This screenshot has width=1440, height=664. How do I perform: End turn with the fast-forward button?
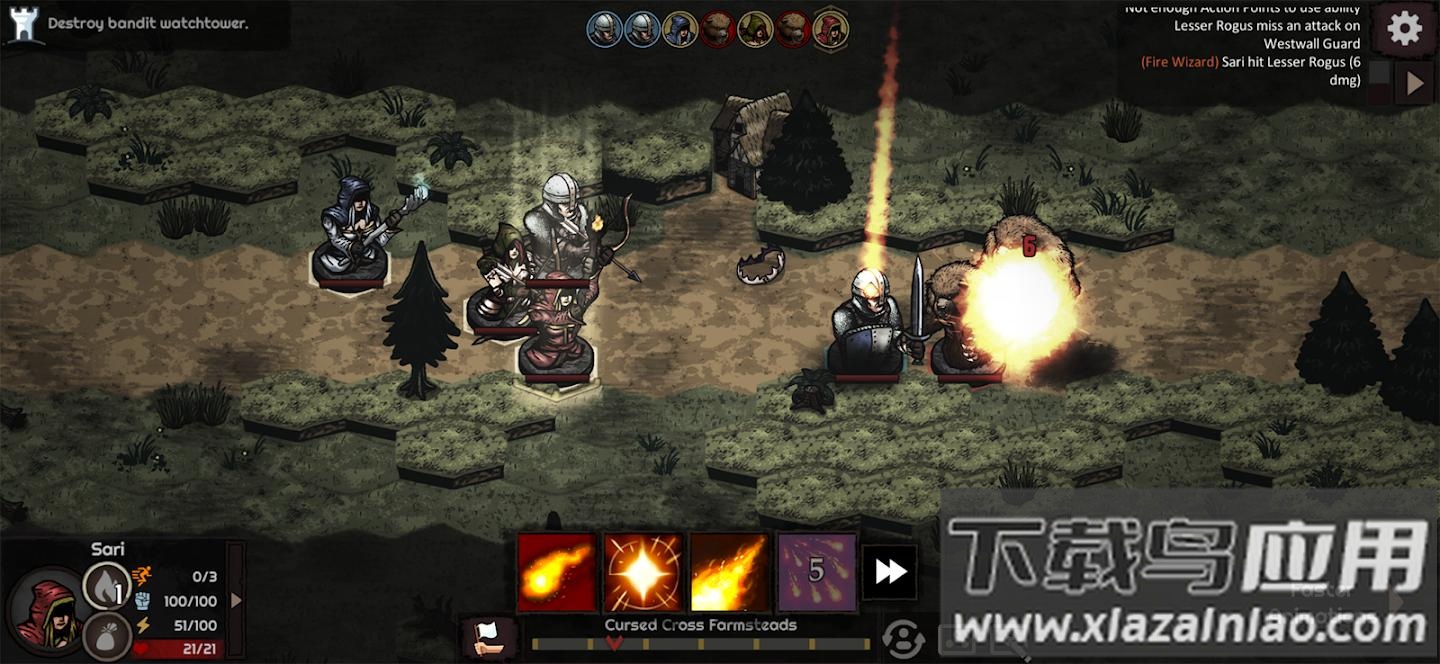click(889, 572)
